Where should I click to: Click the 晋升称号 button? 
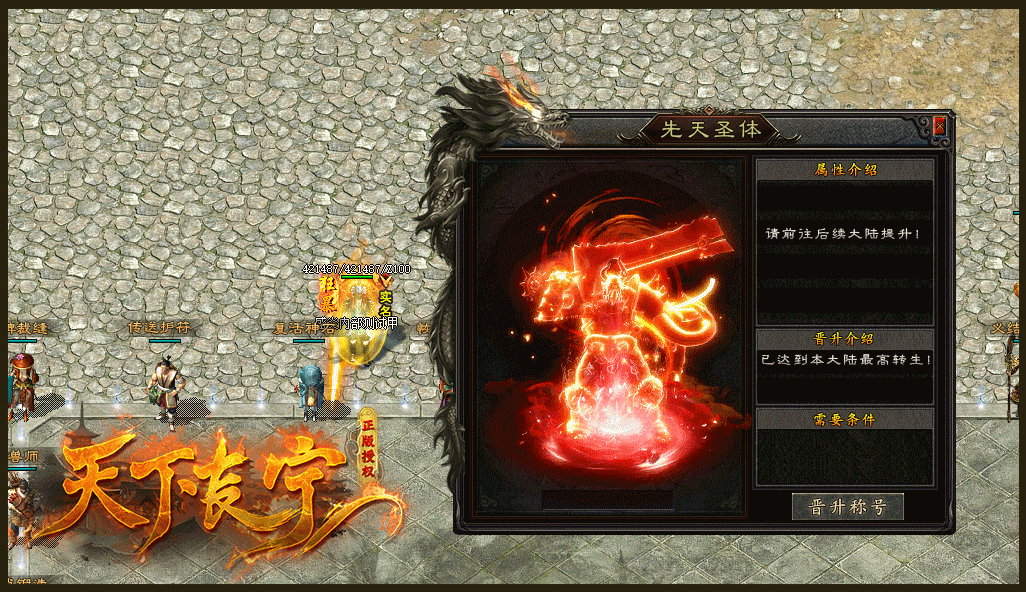pos(847,506)
